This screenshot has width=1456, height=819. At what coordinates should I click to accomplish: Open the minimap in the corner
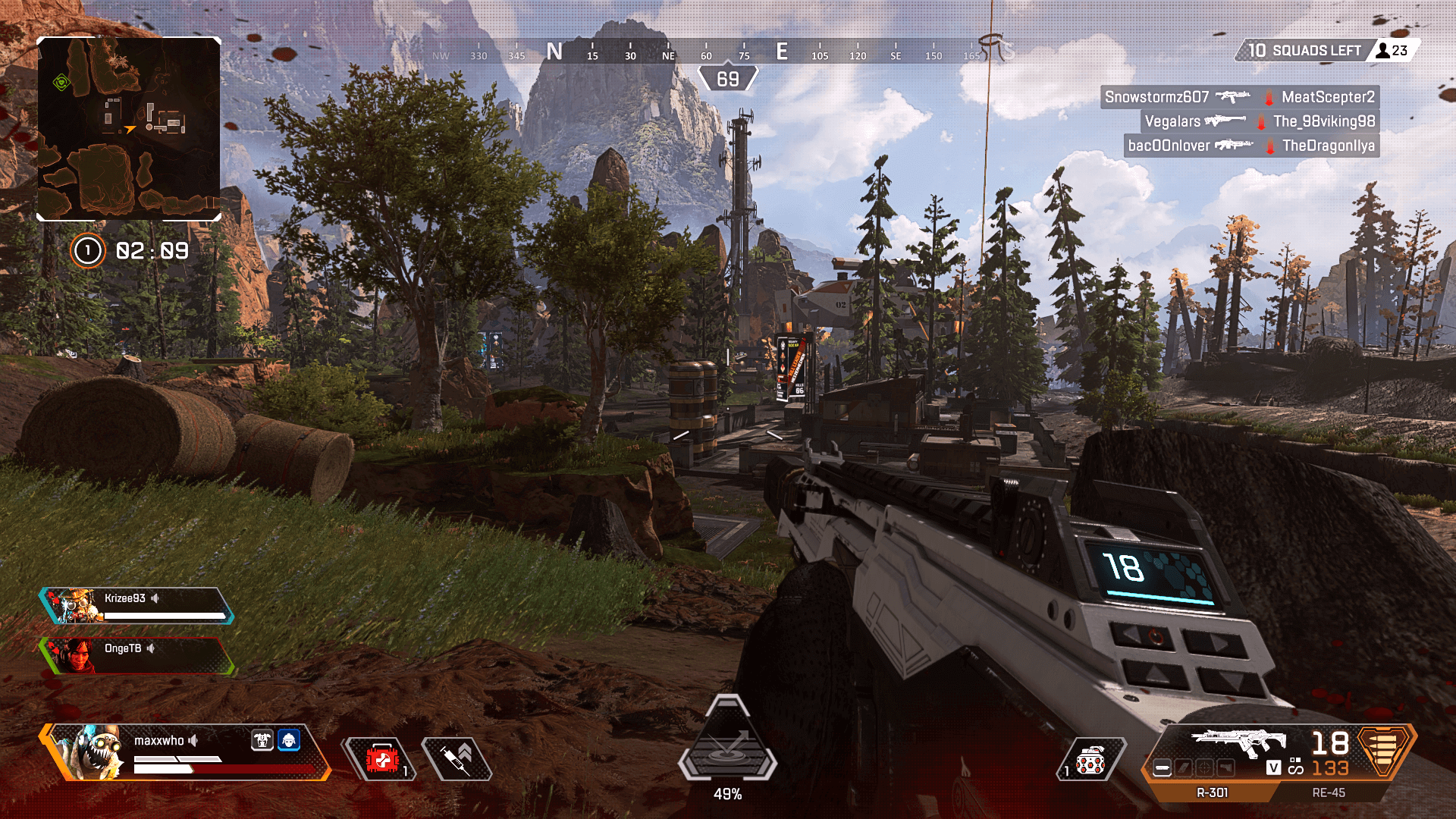(129, 129)
